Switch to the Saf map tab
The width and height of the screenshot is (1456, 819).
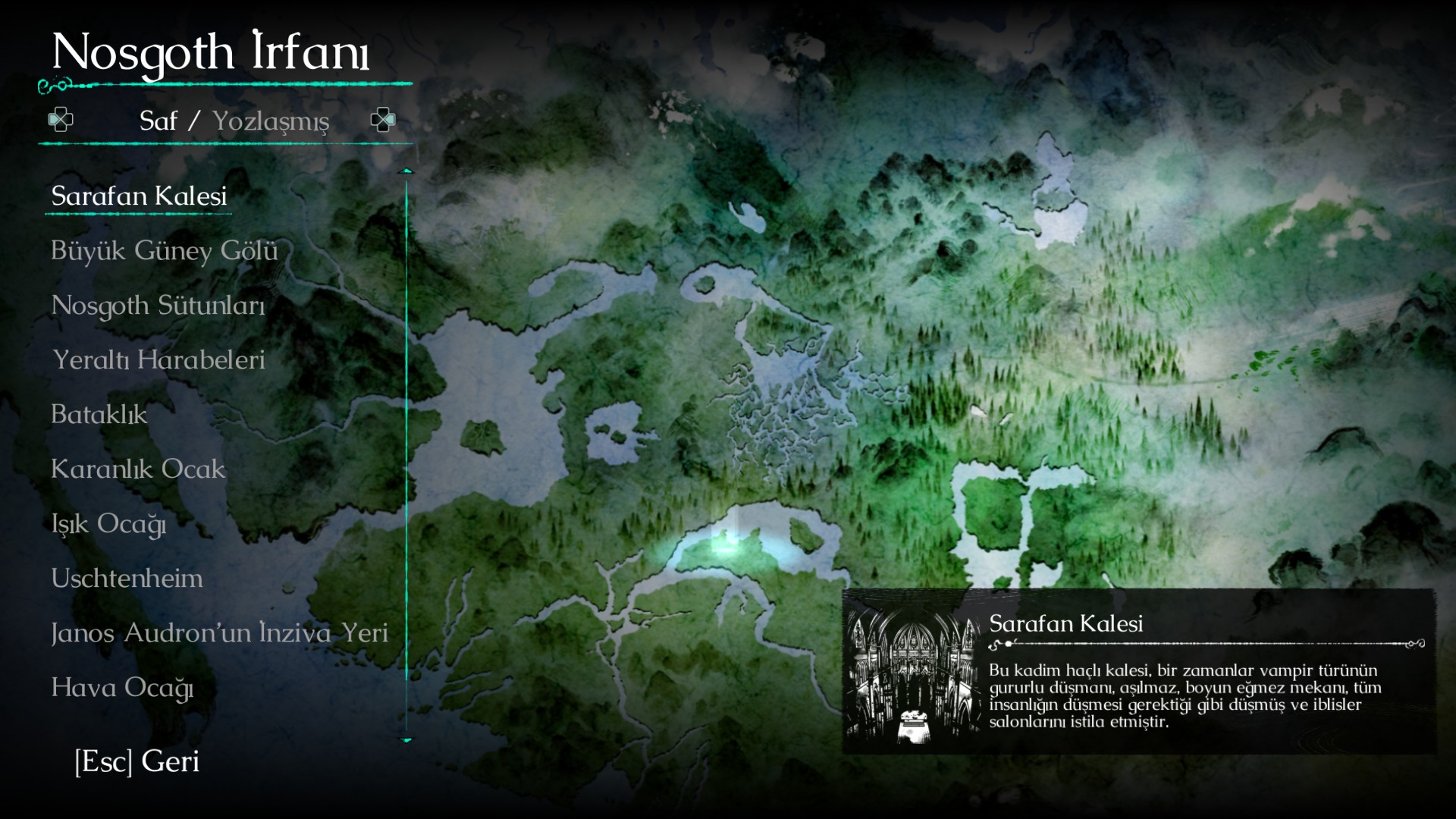pos(158,121)
